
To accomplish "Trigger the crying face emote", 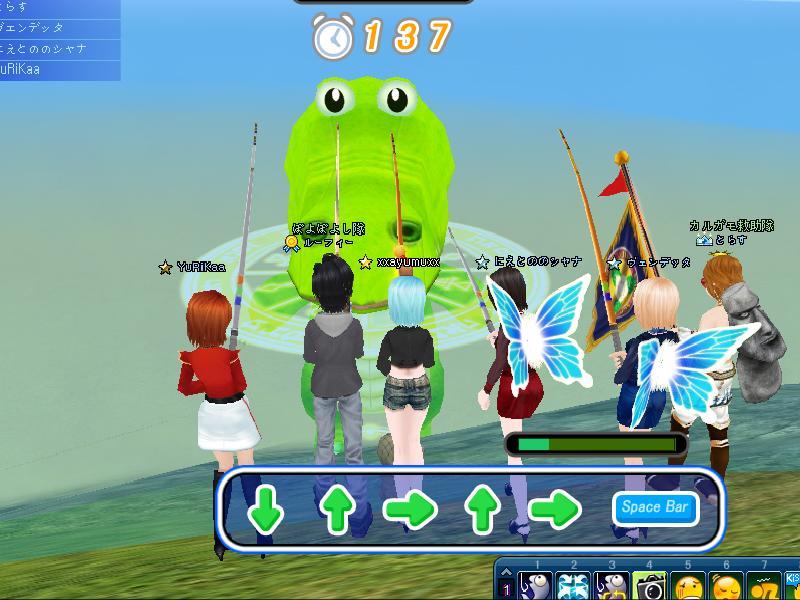I will (x=688, y=585).
